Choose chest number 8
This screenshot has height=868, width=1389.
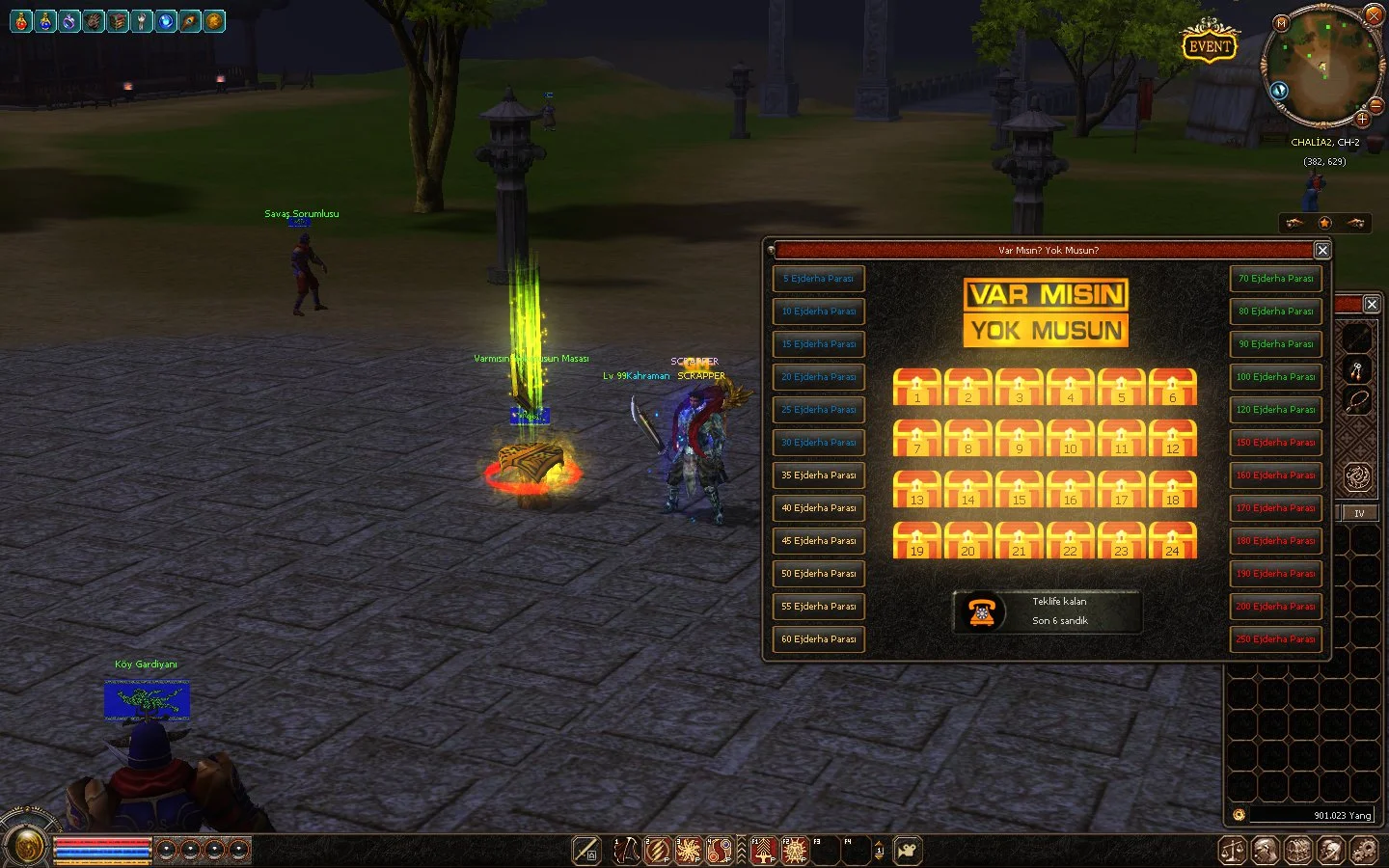968,438
